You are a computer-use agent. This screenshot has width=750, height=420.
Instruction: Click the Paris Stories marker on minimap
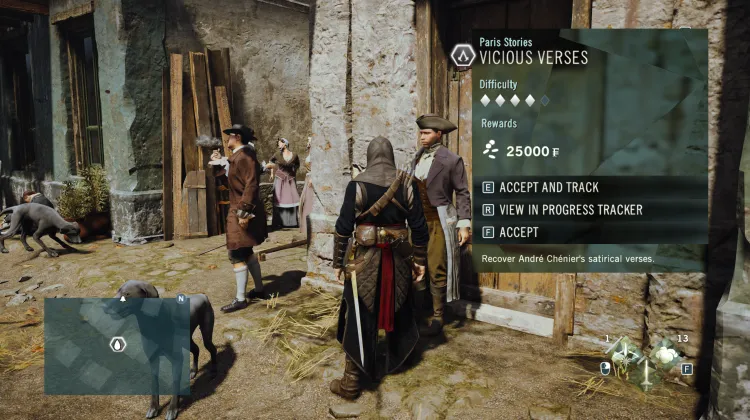(x=118, y=345)
